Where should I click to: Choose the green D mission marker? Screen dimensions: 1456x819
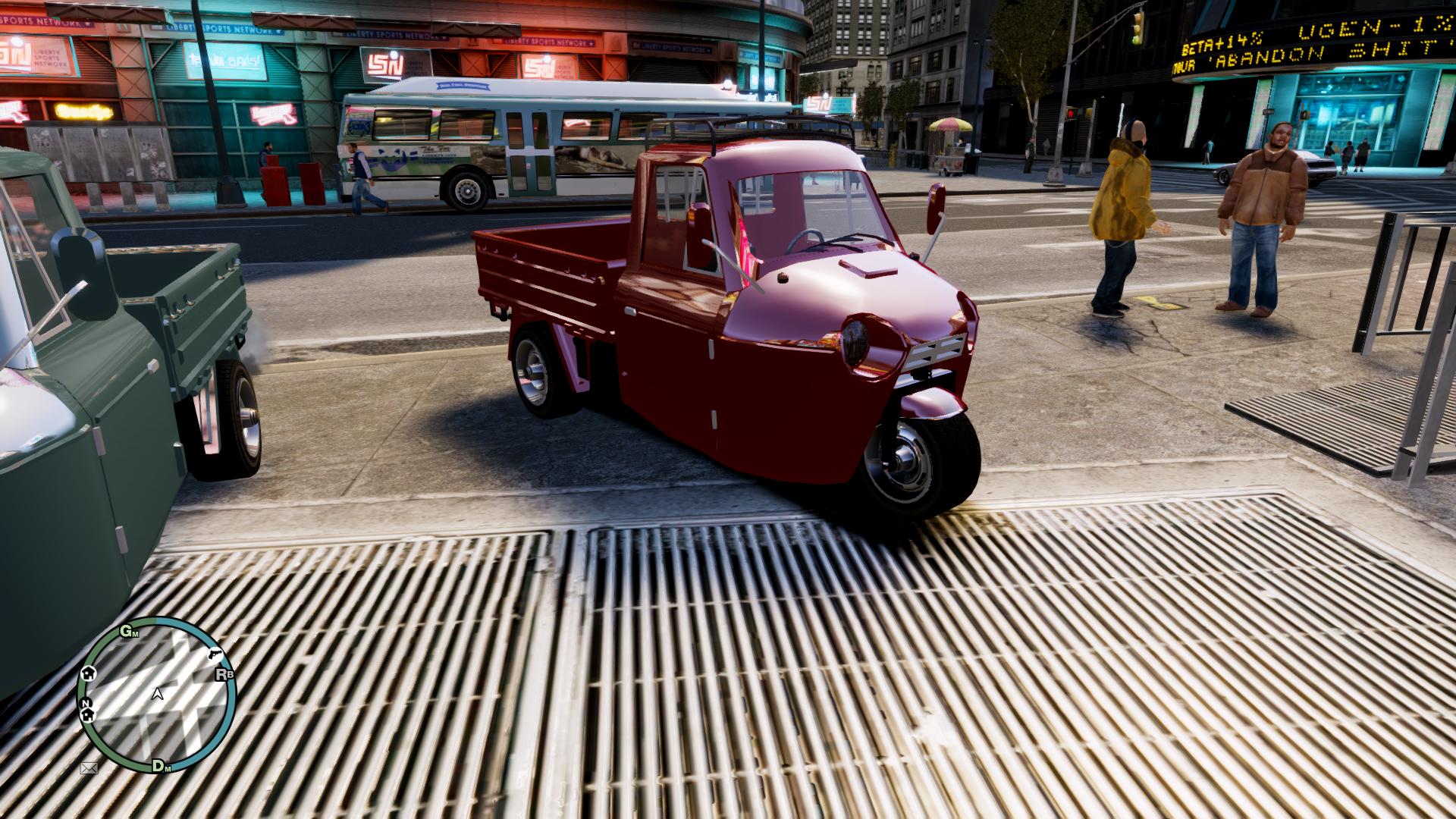[159, 765]
